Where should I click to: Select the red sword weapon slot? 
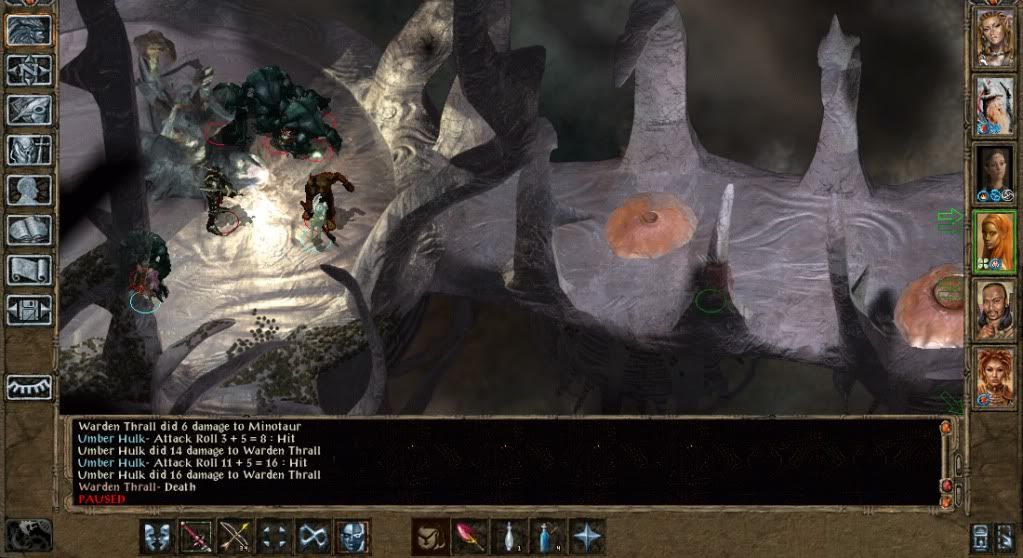[196, 536]
